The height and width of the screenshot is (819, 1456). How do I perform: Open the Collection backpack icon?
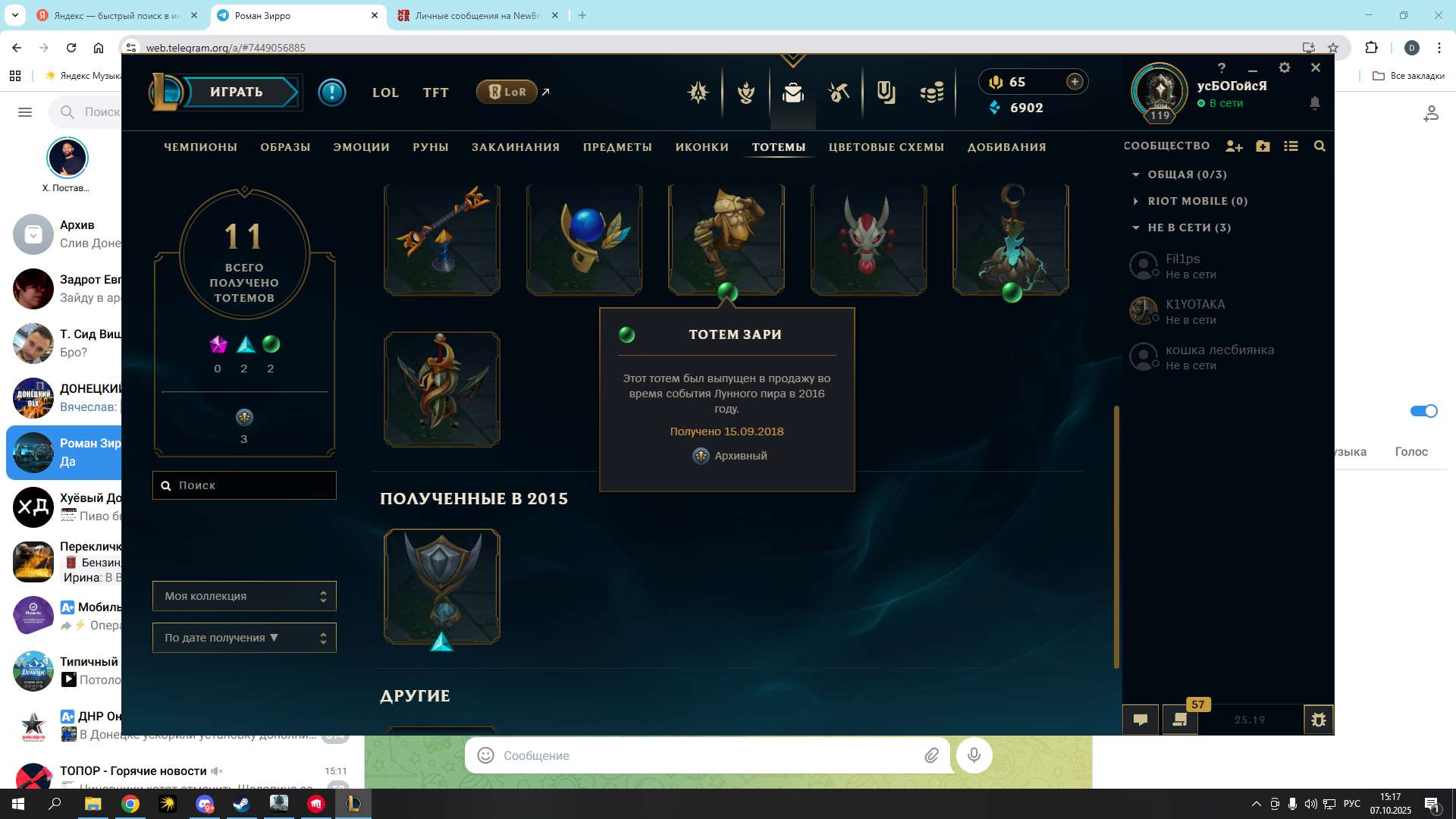point(792,93)
